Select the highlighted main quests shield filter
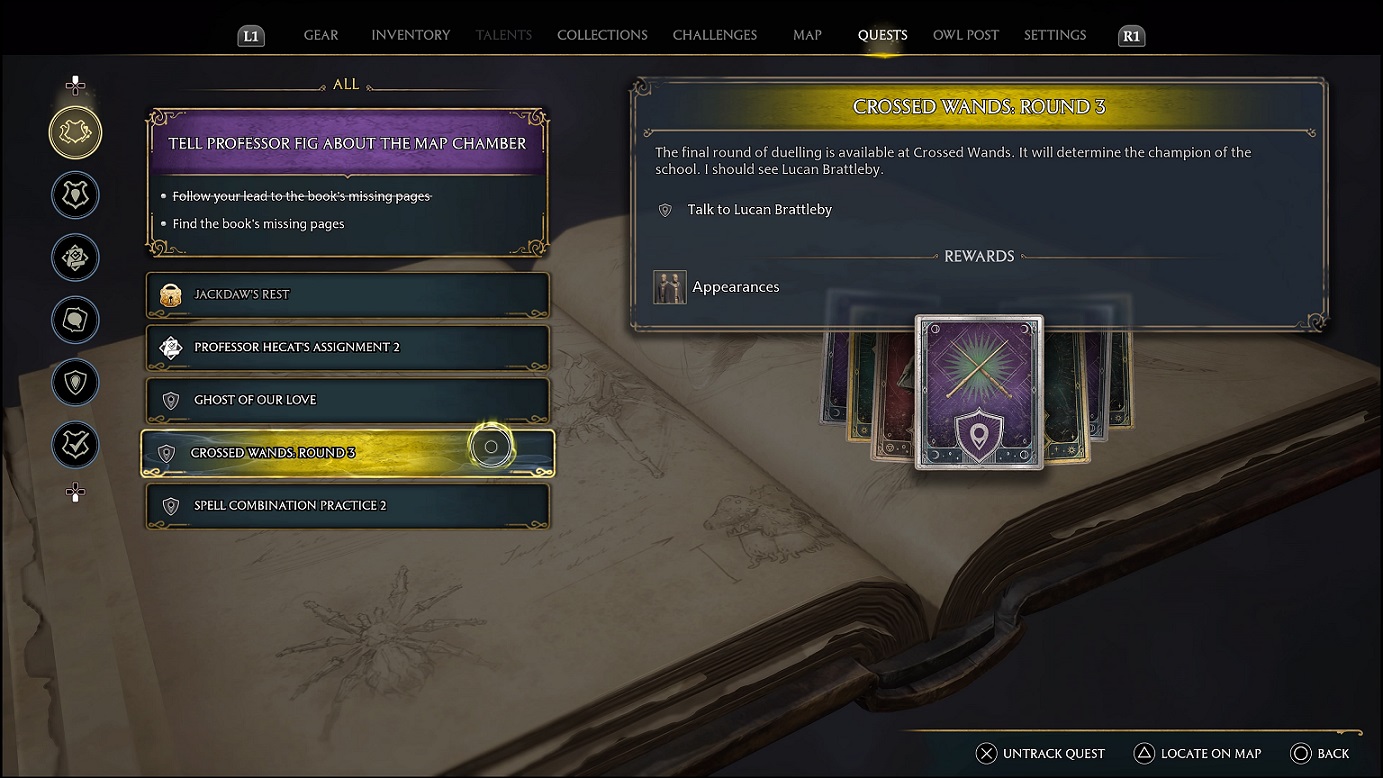1383x778 pixels. (x=75, y=131)
